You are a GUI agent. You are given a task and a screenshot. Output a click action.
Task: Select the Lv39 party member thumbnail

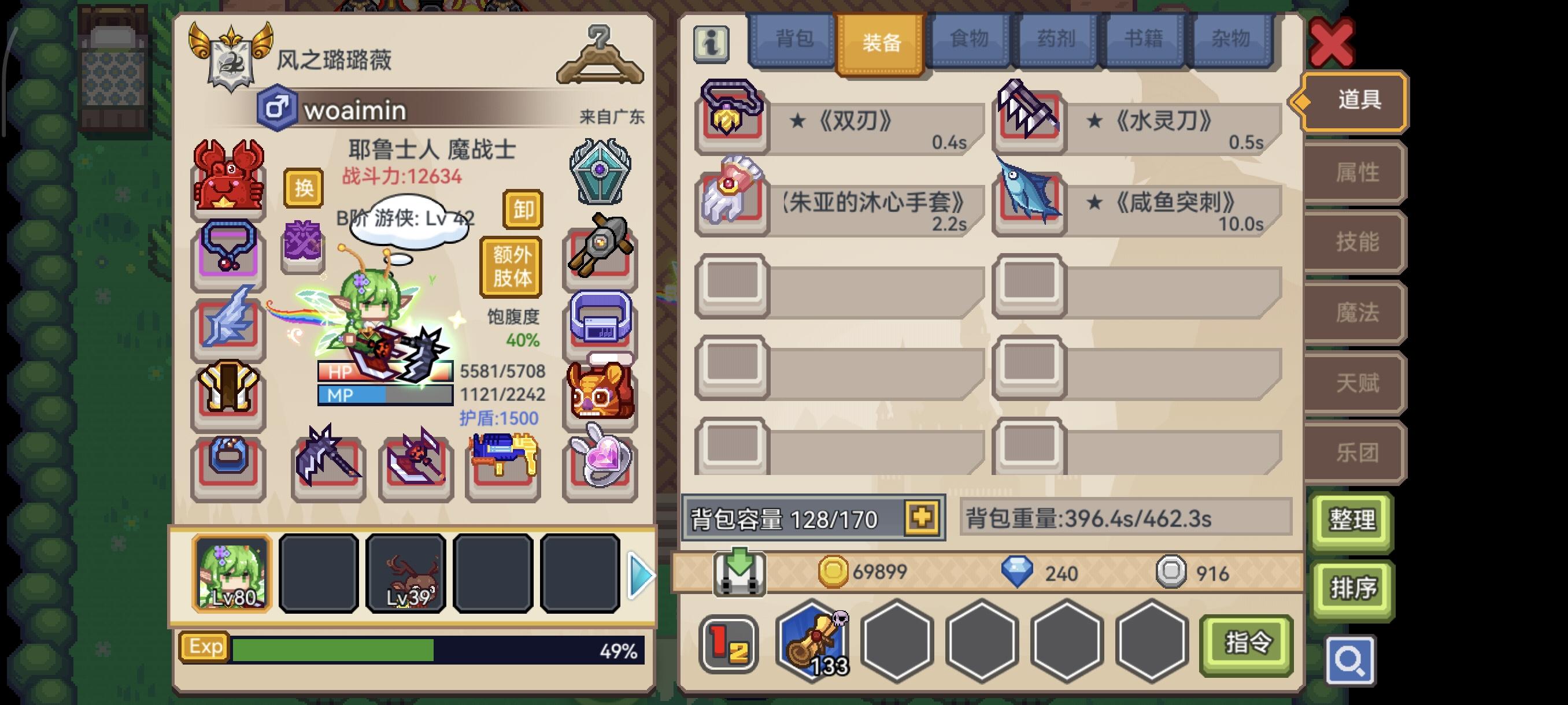tap(406, 573)
